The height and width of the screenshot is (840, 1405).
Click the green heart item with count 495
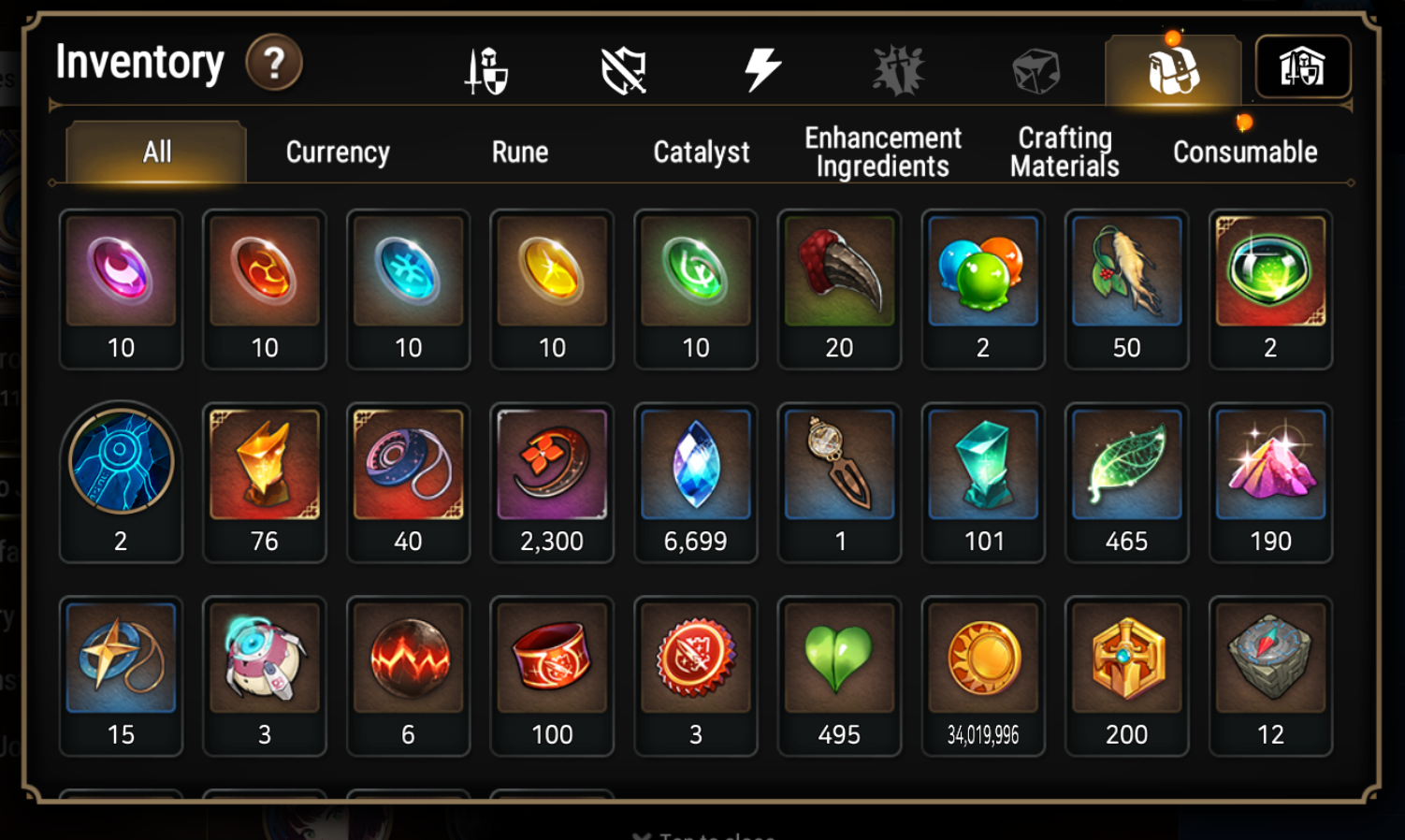tap(839, 664)
